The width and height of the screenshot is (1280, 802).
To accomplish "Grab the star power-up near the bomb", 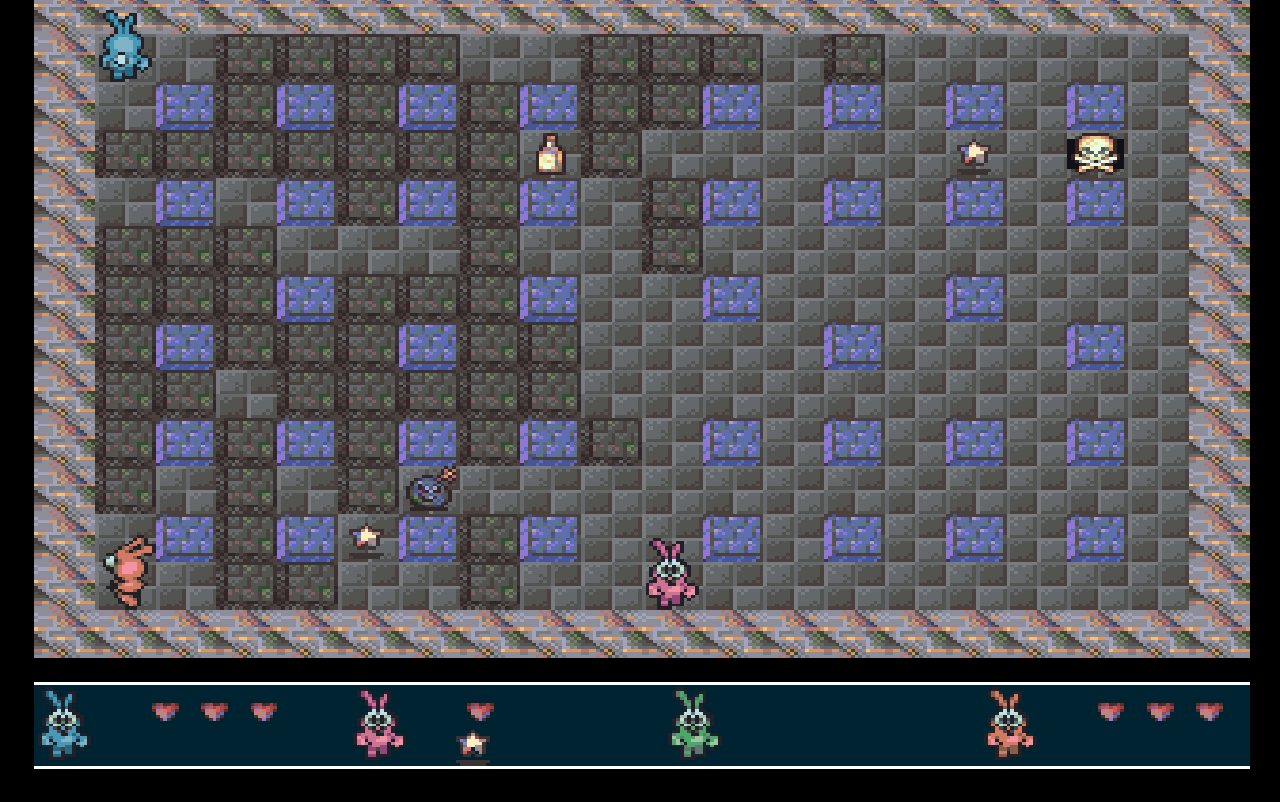I will (x=365, y=538).
